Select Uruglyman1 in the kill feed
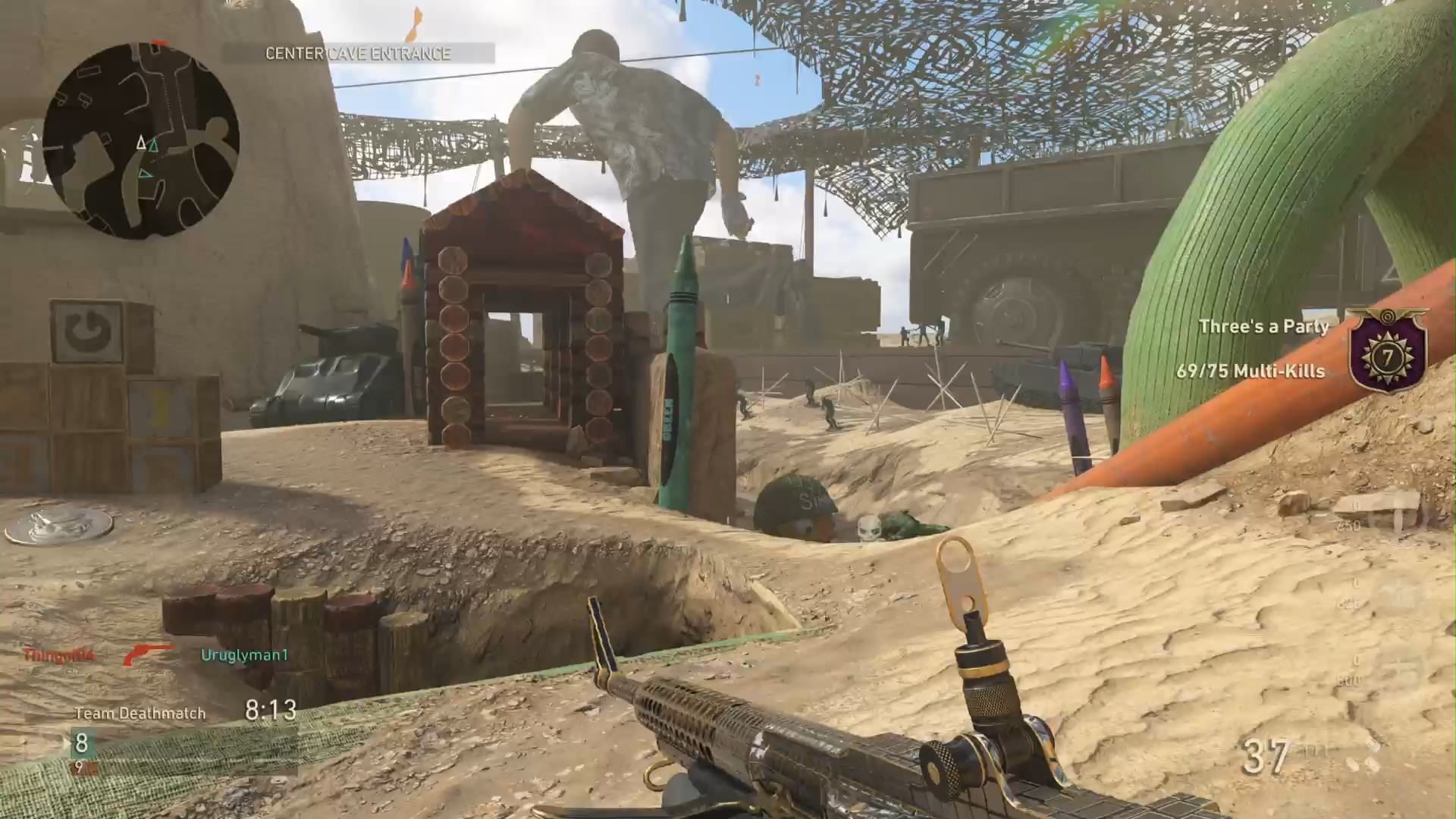This screenshot has width=1456, height=819. coord(244,655)
